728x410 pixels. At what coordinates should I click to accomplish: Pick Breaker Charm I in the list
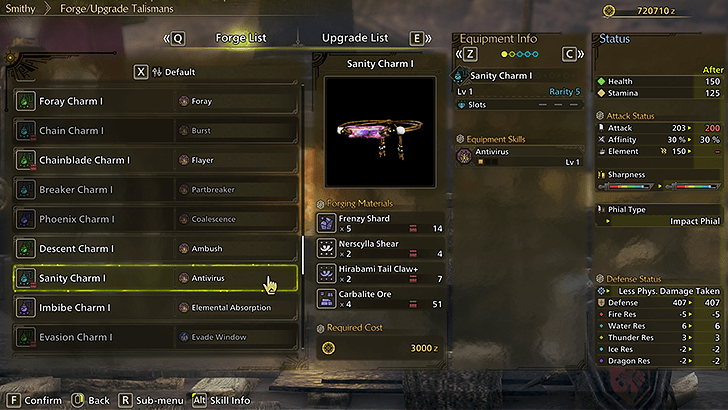point(155,189)
